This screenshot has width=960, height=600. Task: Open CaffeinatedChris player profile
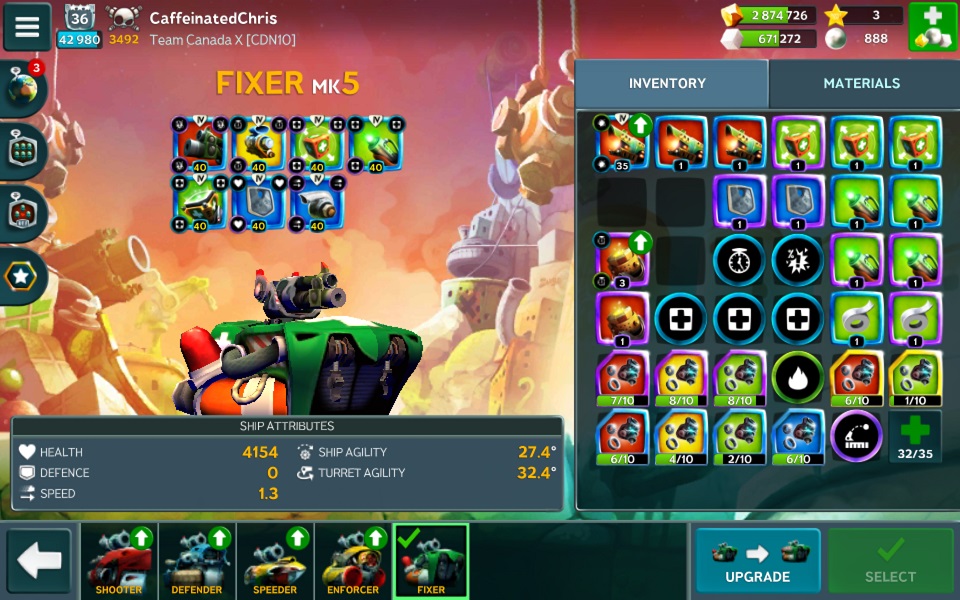pos(213,18)
